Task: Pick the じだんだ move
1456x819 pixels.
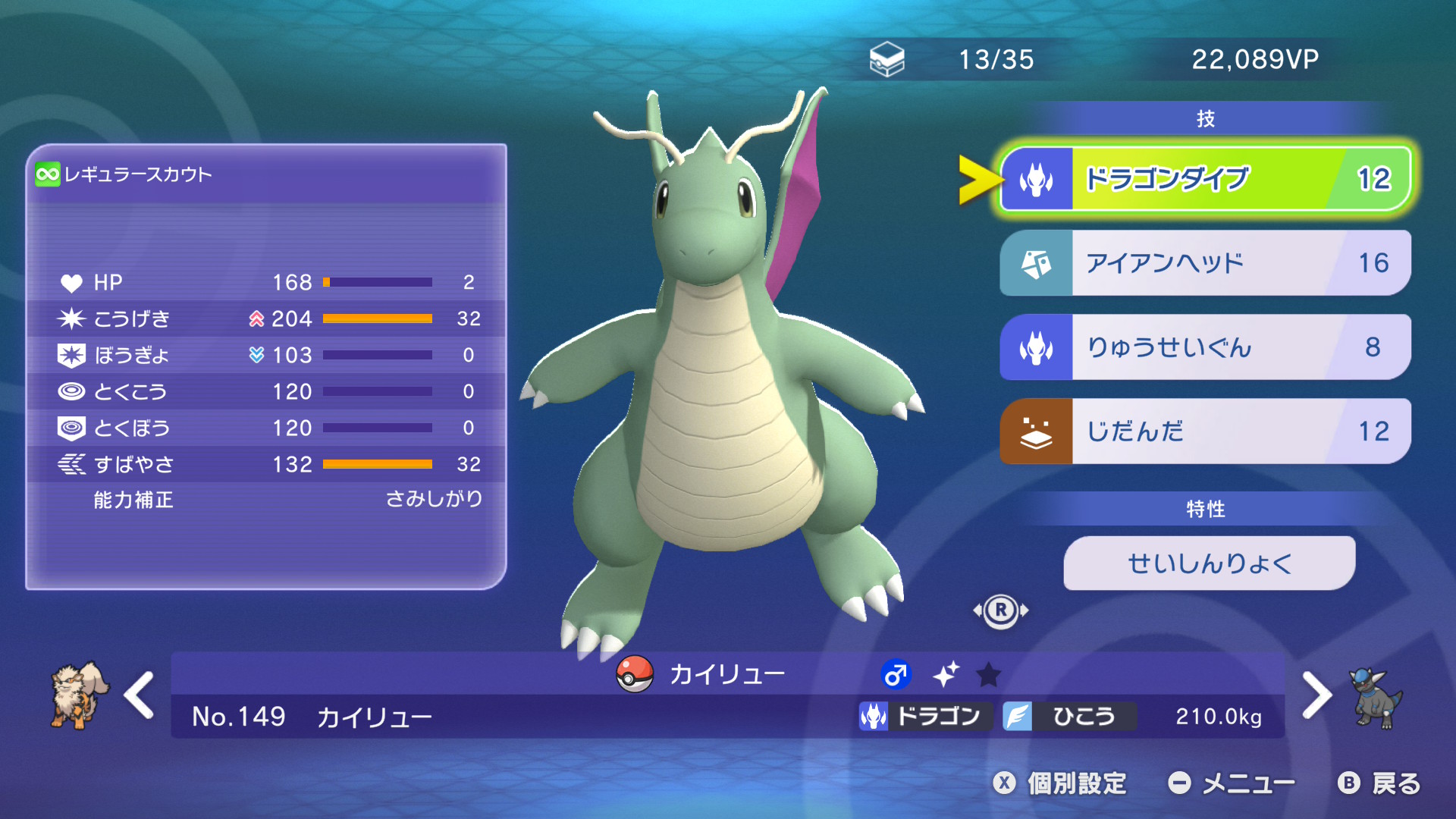Action: (x=1204, y=431)
